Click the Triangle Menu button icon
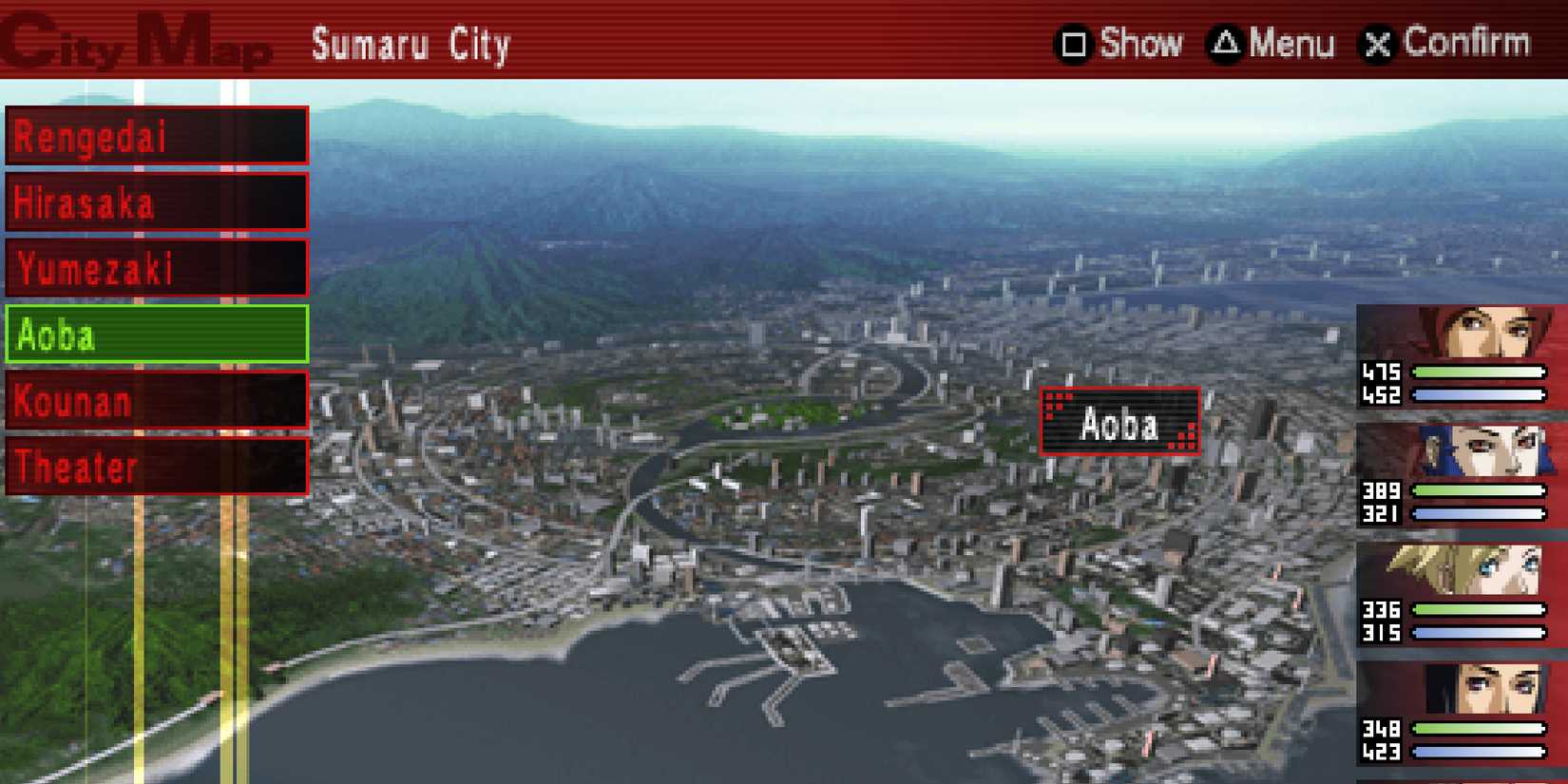Image resolution: width=1568 pixels, height=784 pixels. [x=1226, y=44]
